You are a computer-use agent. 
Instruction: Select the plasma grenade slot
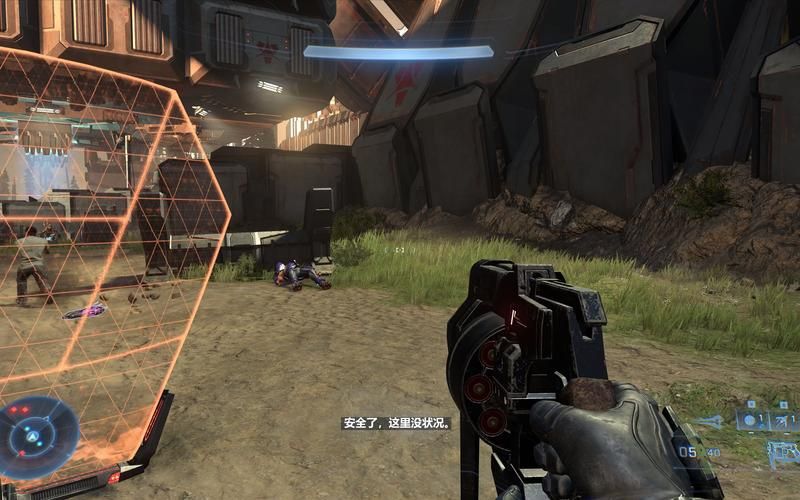[752, 419]
